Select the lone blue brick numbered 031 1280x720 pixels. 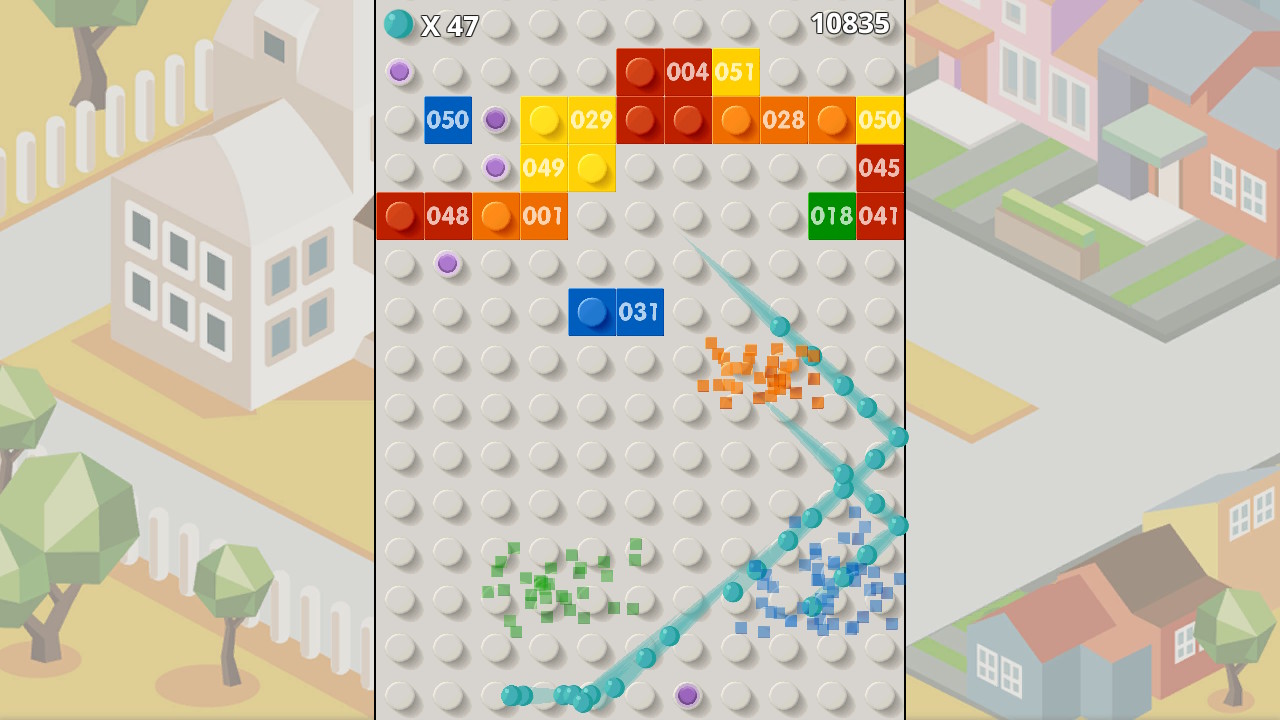click(616, 311)
